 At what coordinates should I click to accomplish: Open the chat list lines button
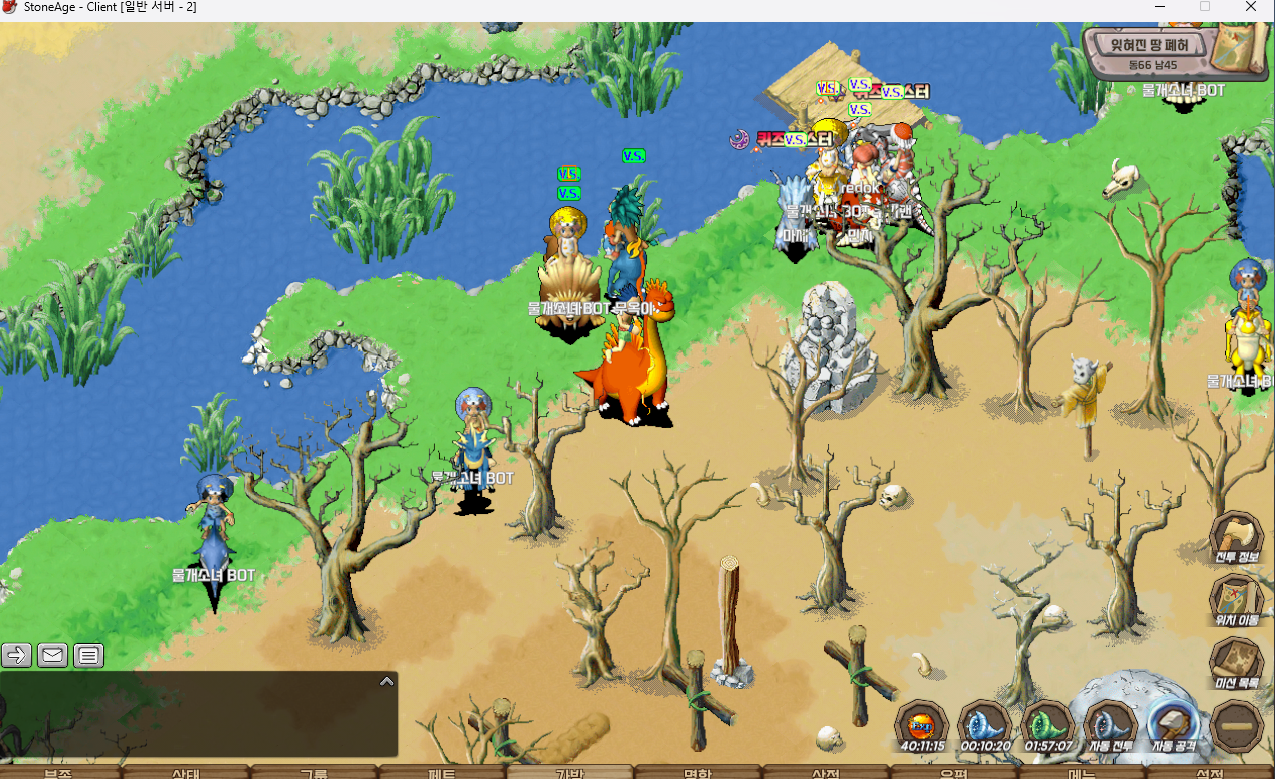89,656
